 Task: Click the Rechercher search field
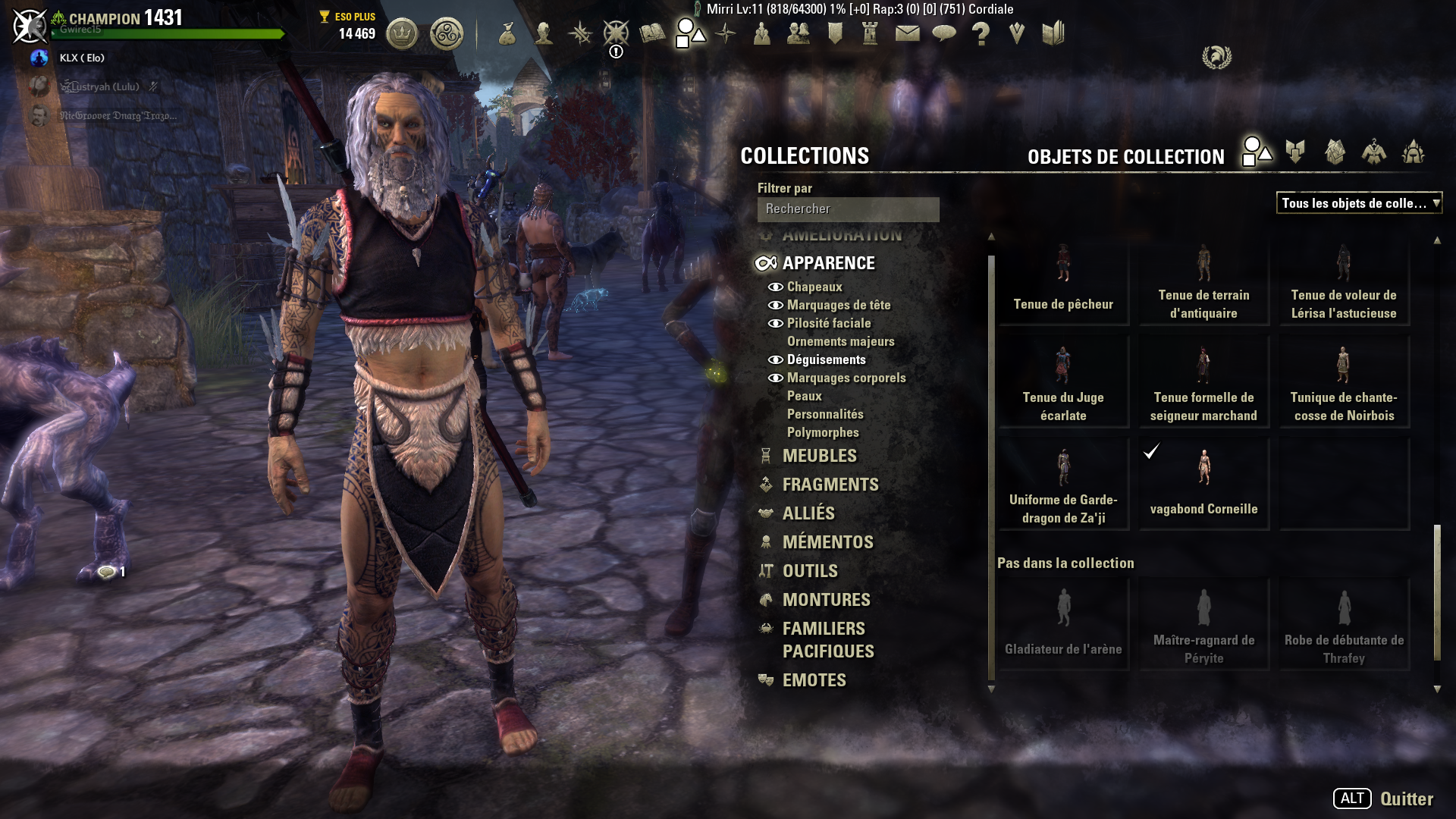tap(848, 209)
